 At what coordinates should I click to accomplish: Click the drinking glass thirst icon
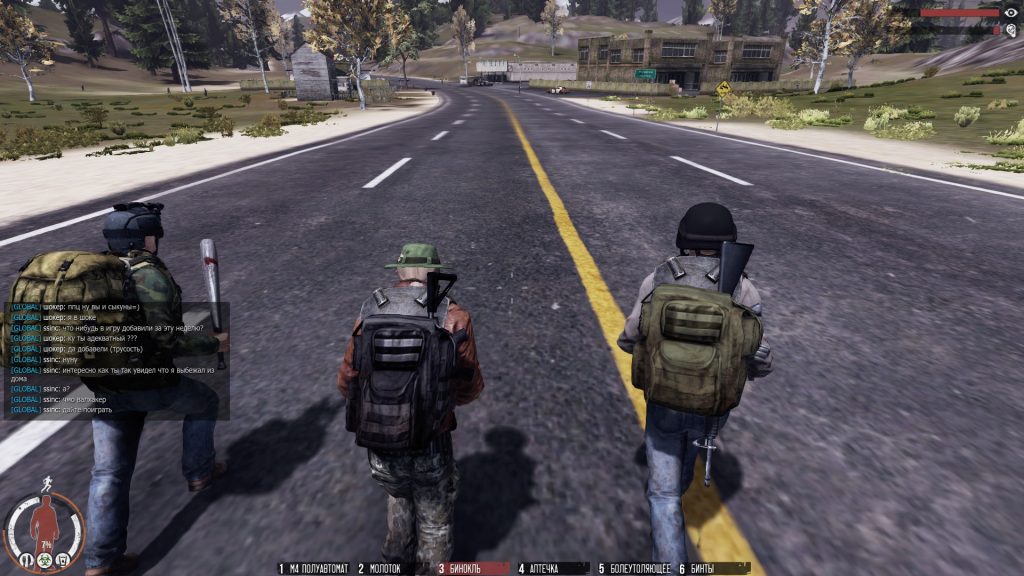(x=61, y=559)
